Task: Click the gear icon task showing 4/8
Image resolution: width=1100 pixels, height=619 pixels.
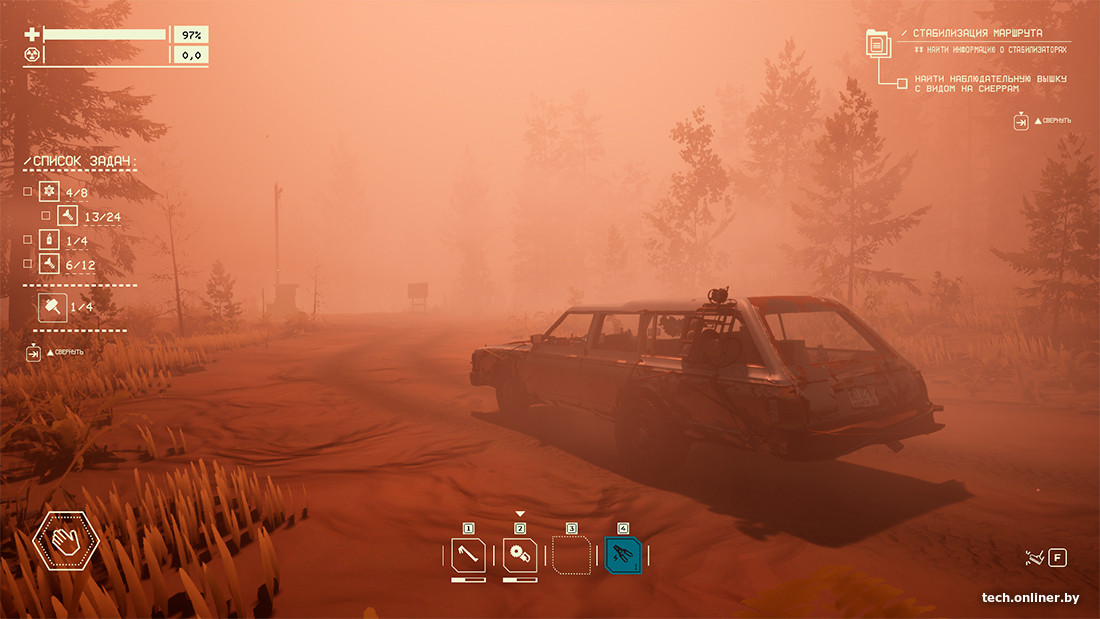Action: (x=49, y=191)
